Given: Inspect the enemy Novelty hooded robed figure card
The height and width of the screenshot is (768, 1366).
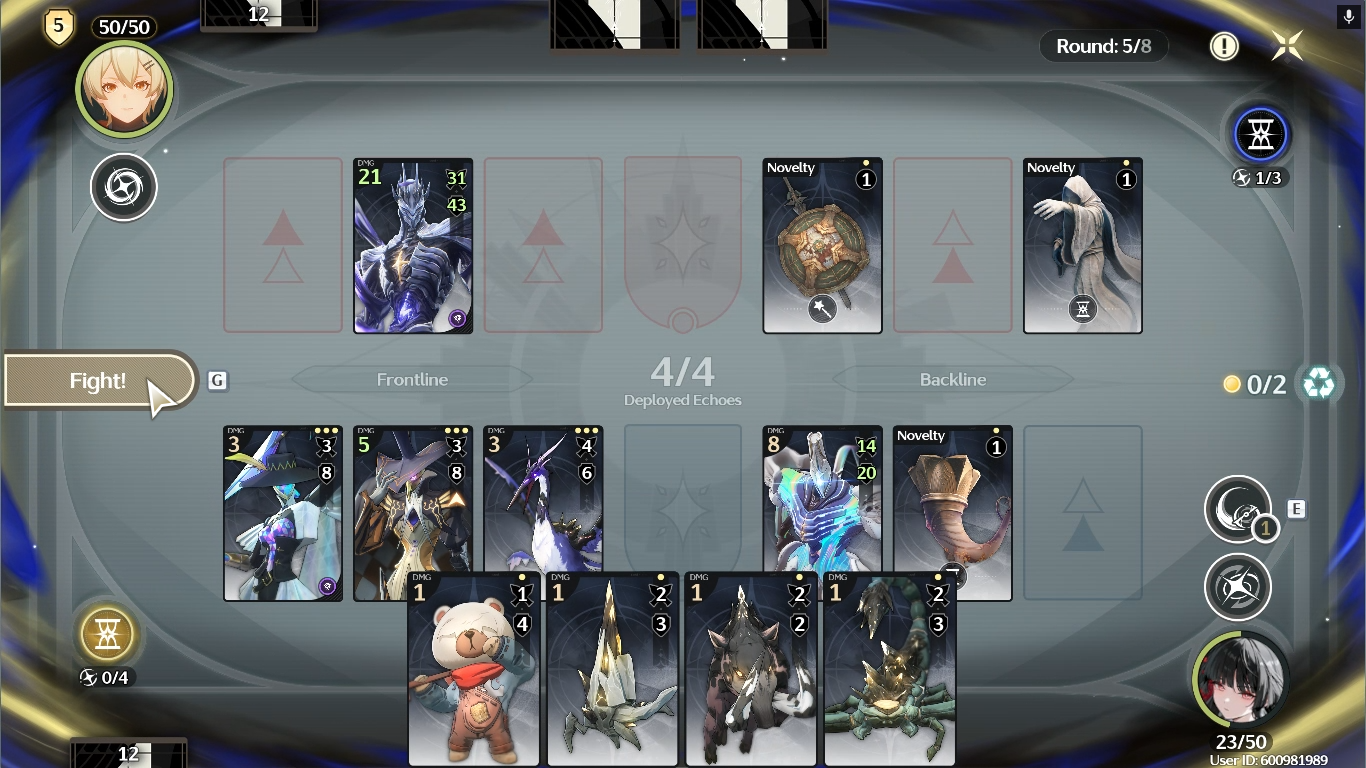Looking at the screenshot, I should tap(1082, 246).
